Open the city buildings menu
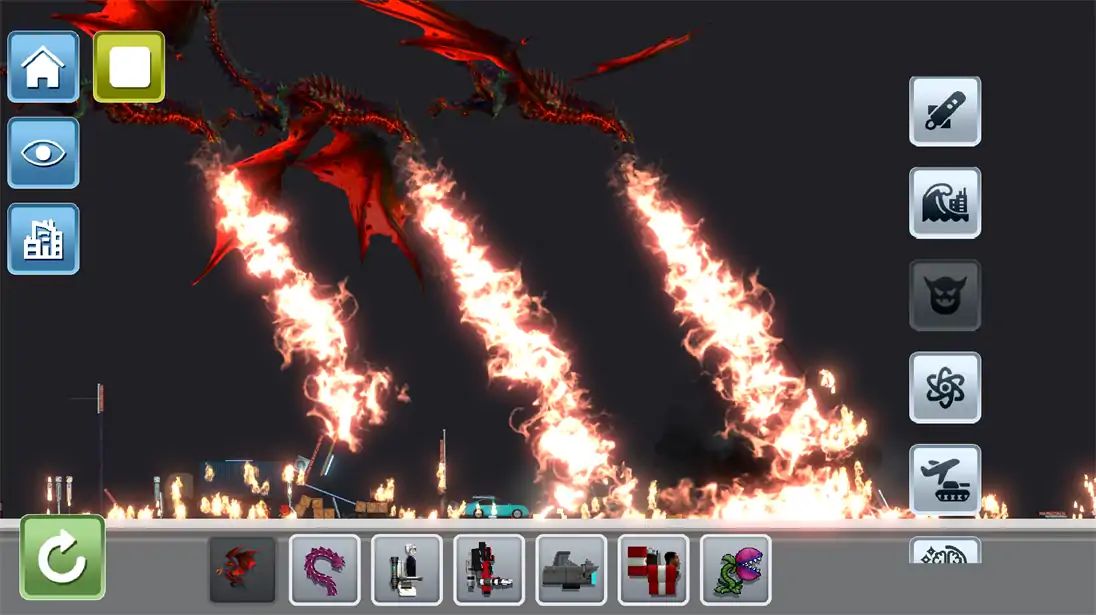 click(x=43, y=239)
